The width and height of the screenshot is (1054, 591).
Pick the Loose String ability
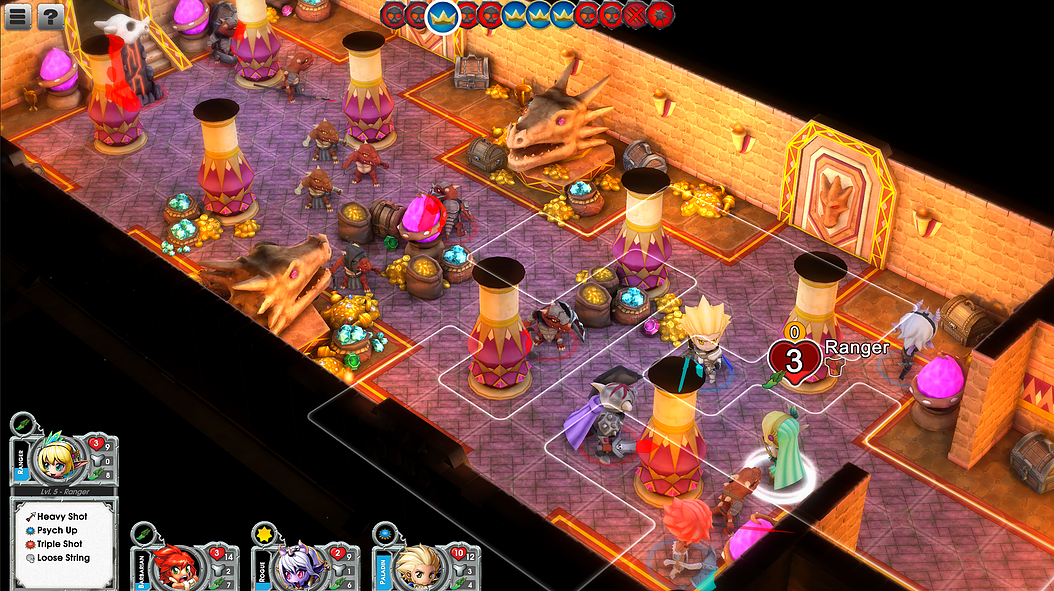click(x=63, y=558)
